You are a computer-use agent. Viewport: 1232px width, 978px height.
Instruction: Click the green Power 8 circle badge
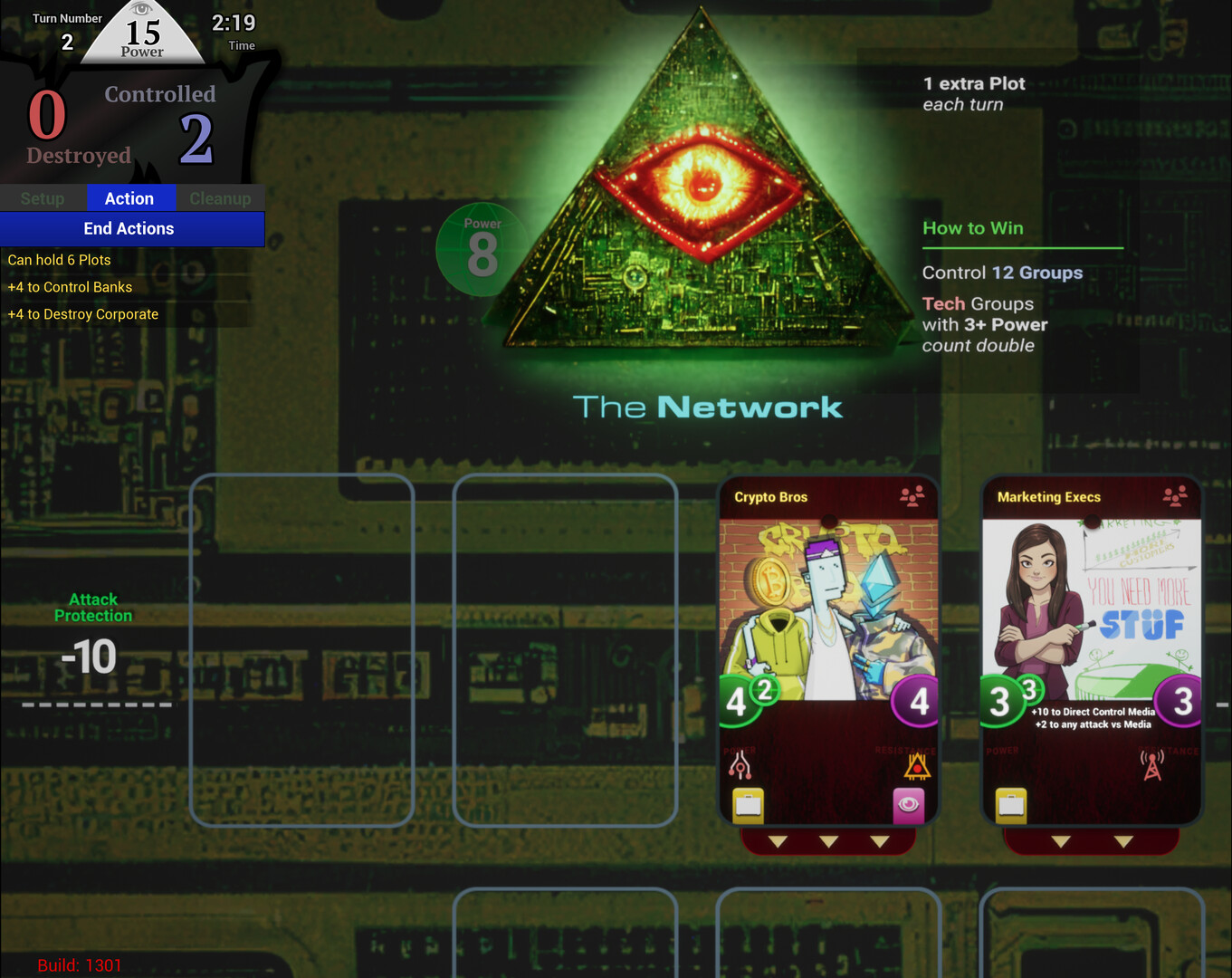coord(483,249)
